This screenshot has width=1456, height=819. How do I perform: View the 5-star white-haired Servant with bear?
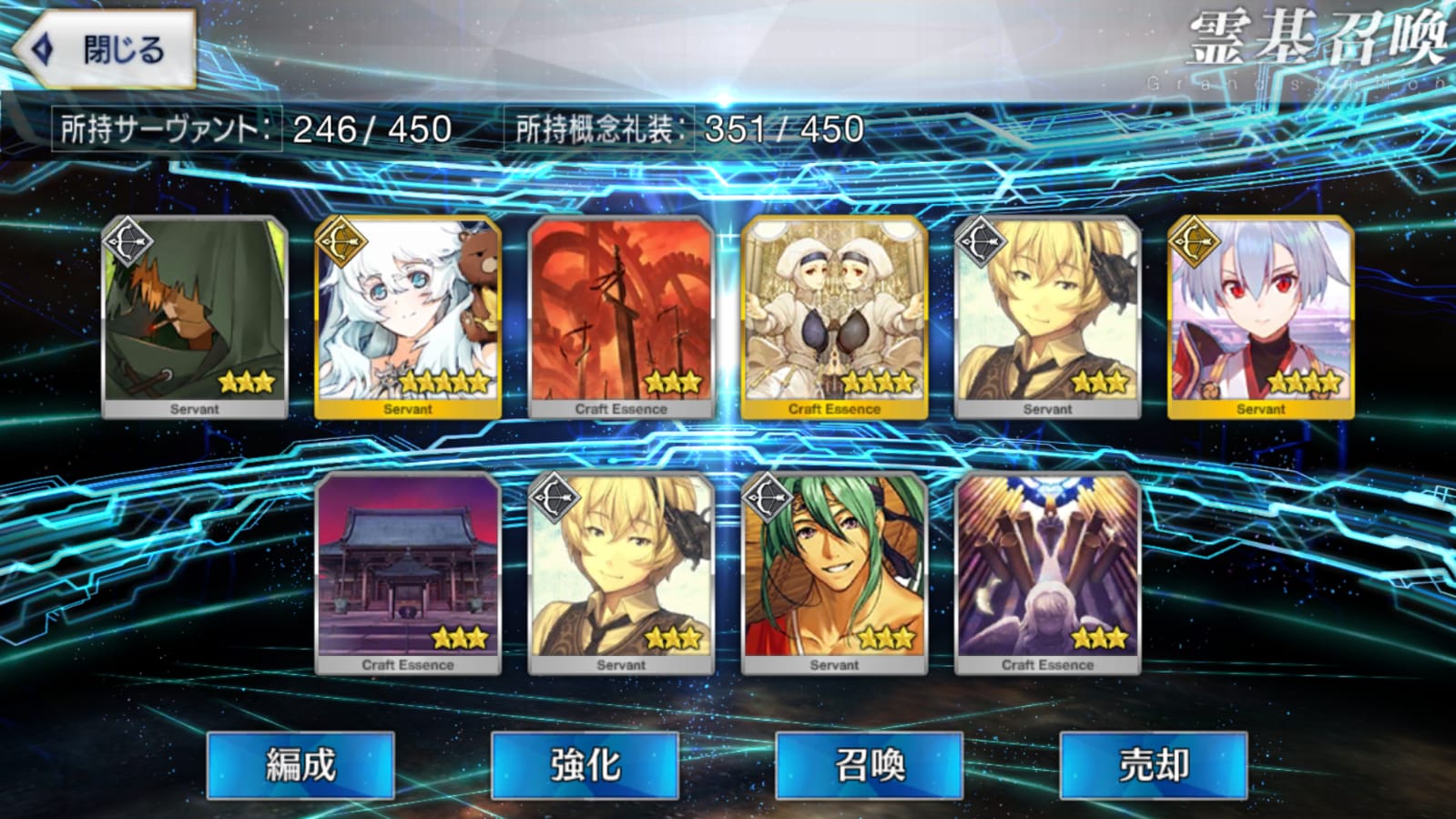(408, 316)
